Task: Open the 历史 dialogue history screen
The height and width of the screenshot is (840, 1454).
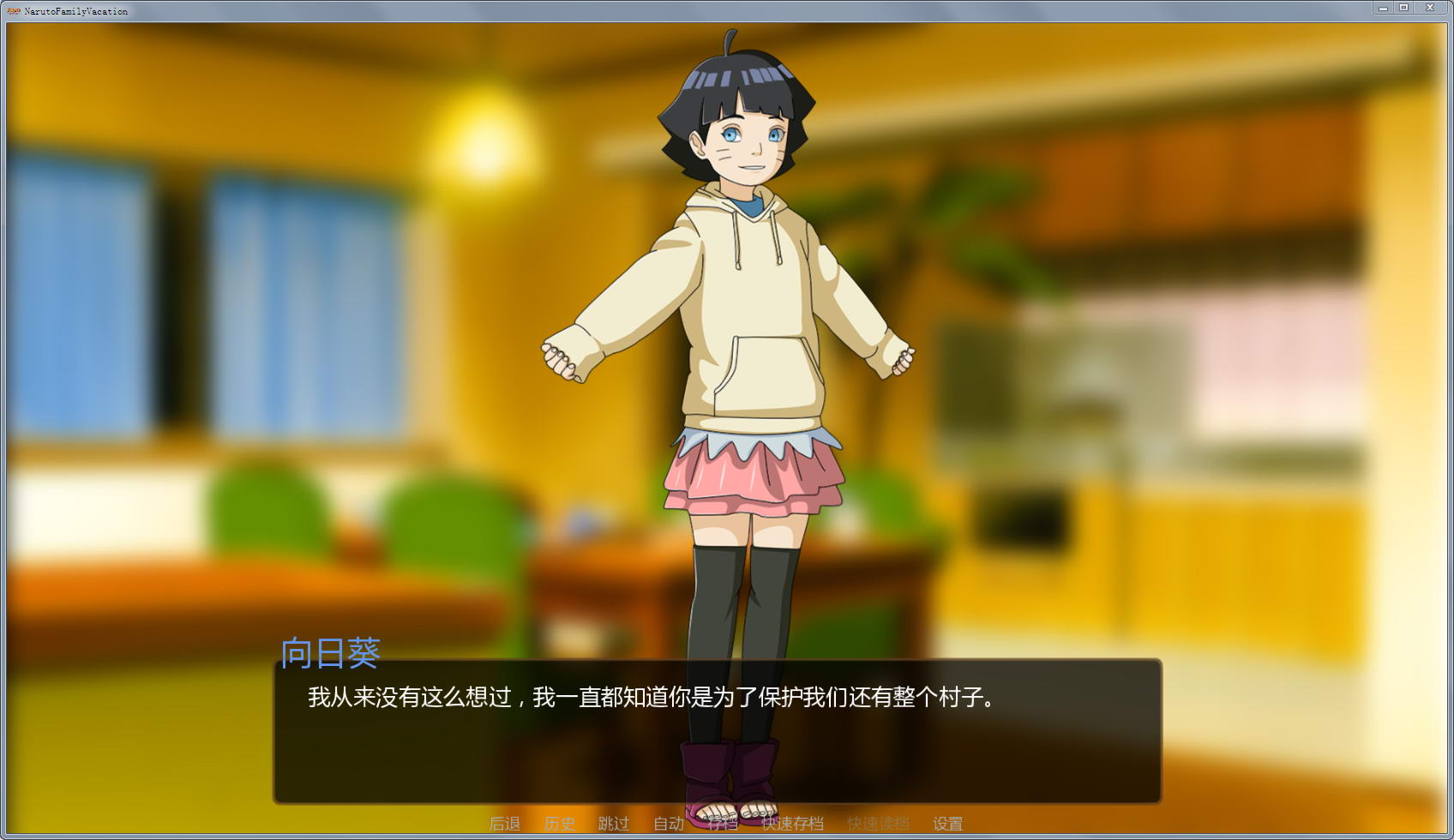Action: [x=562, y=823]
